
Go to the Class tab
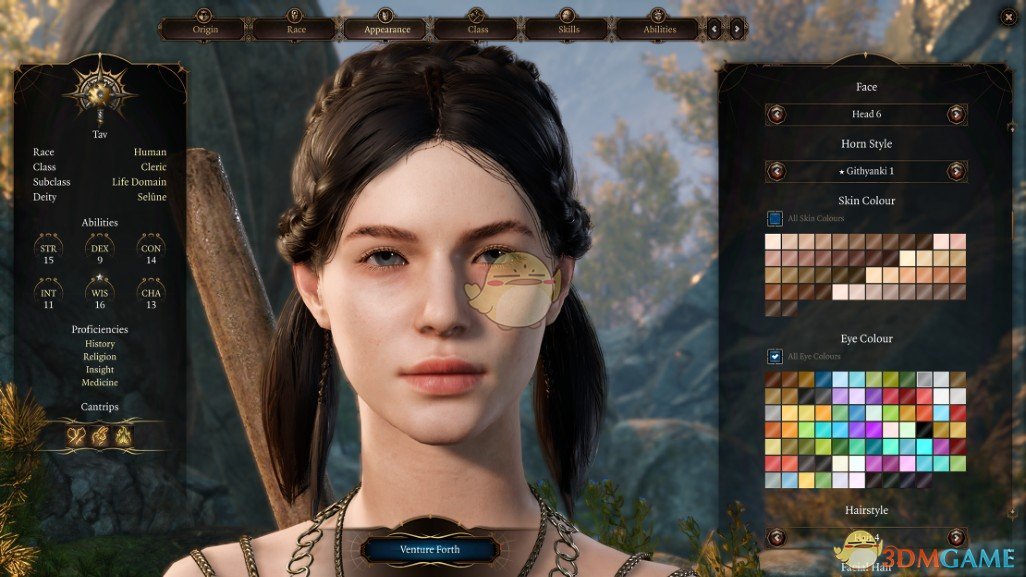click(x=477, y=29)
